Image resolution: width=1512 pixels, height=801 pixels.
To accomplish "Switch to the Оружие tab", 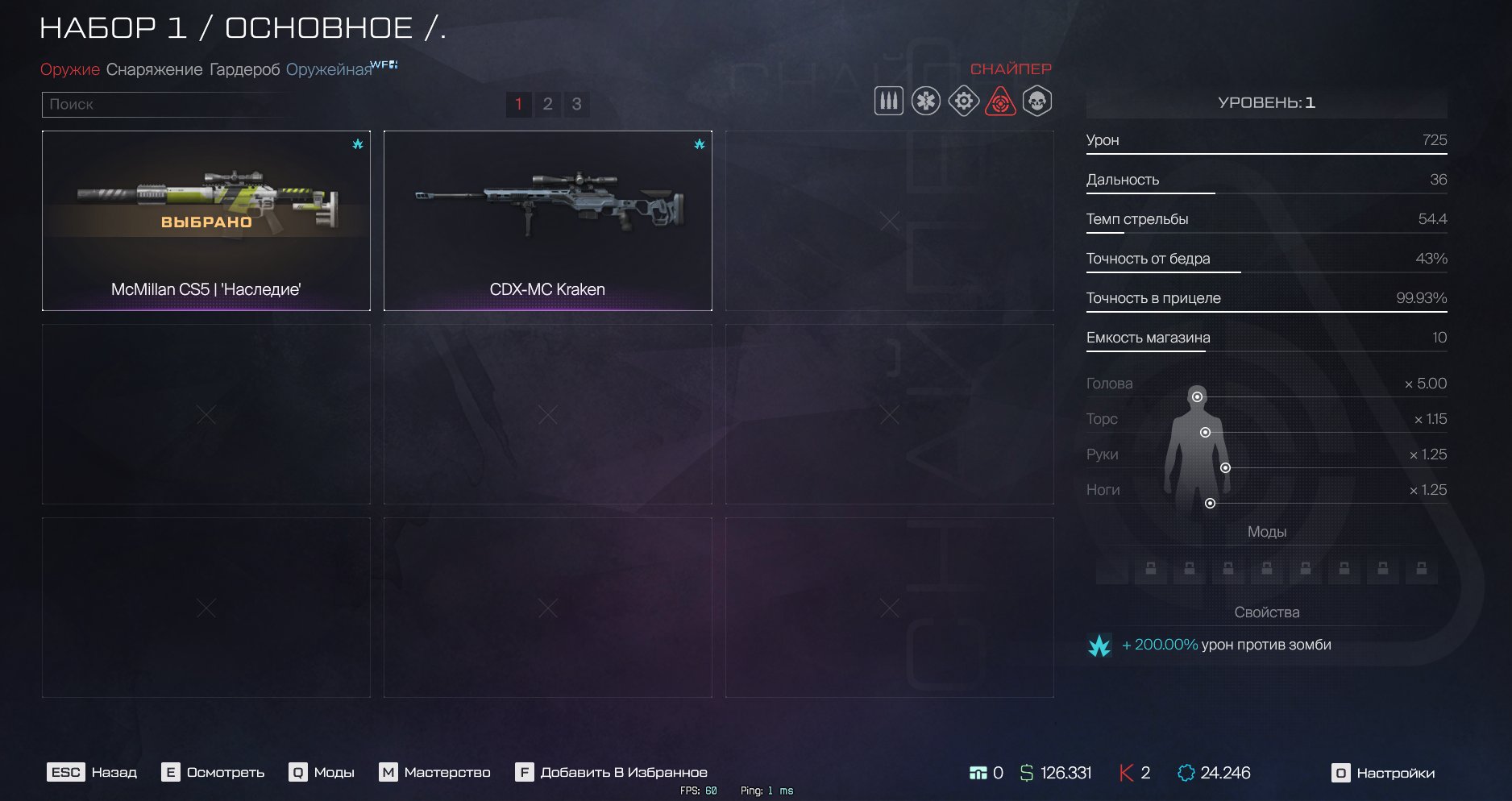I will [x=70, y=70].
